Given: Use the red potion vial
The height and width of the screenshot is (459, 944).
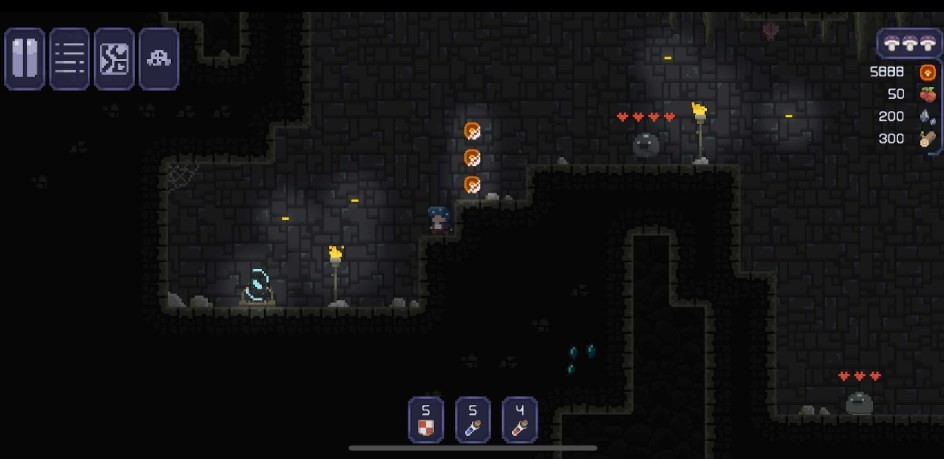Looking at the screenshot, I should point(520,420).
